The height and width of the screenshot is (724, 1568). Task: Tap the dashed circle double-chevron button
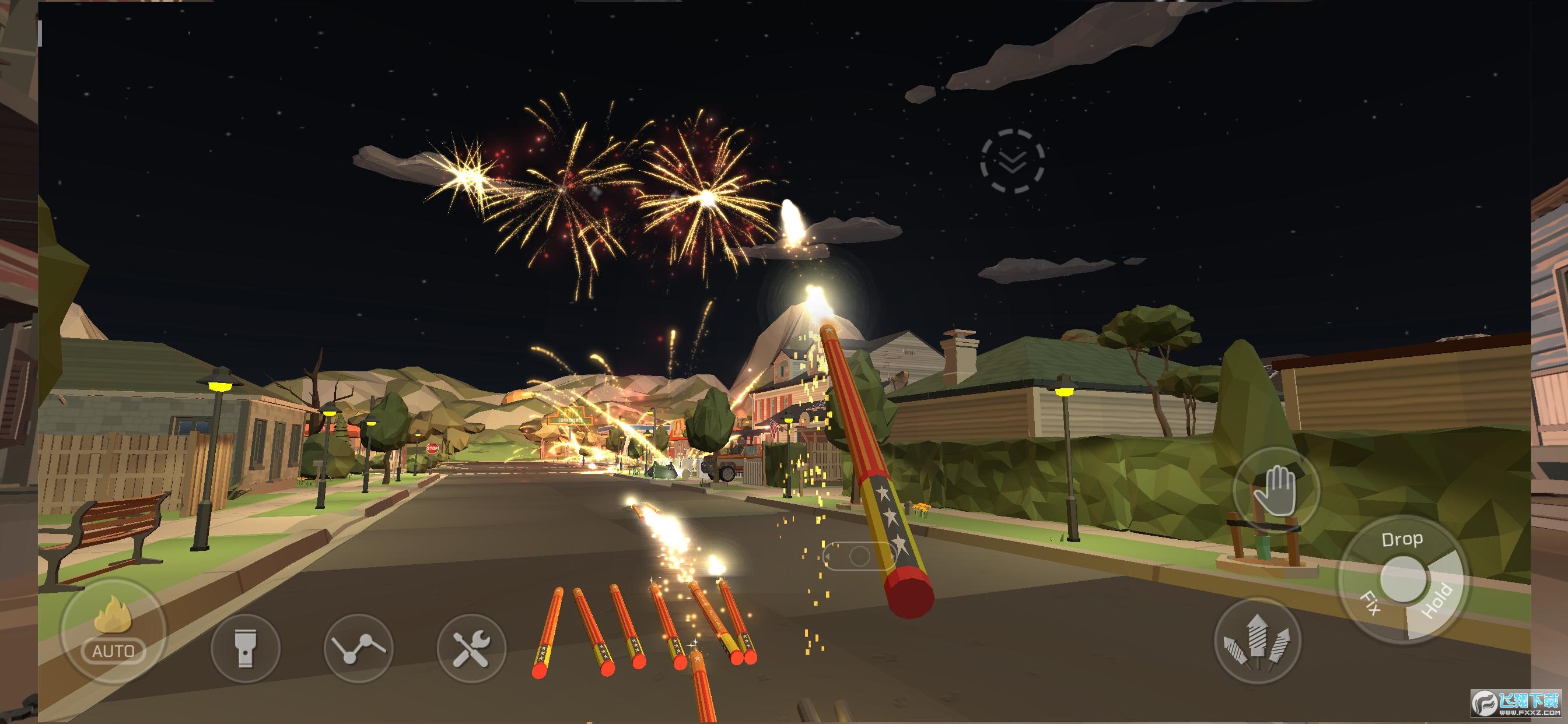[x=1012, y=161]
